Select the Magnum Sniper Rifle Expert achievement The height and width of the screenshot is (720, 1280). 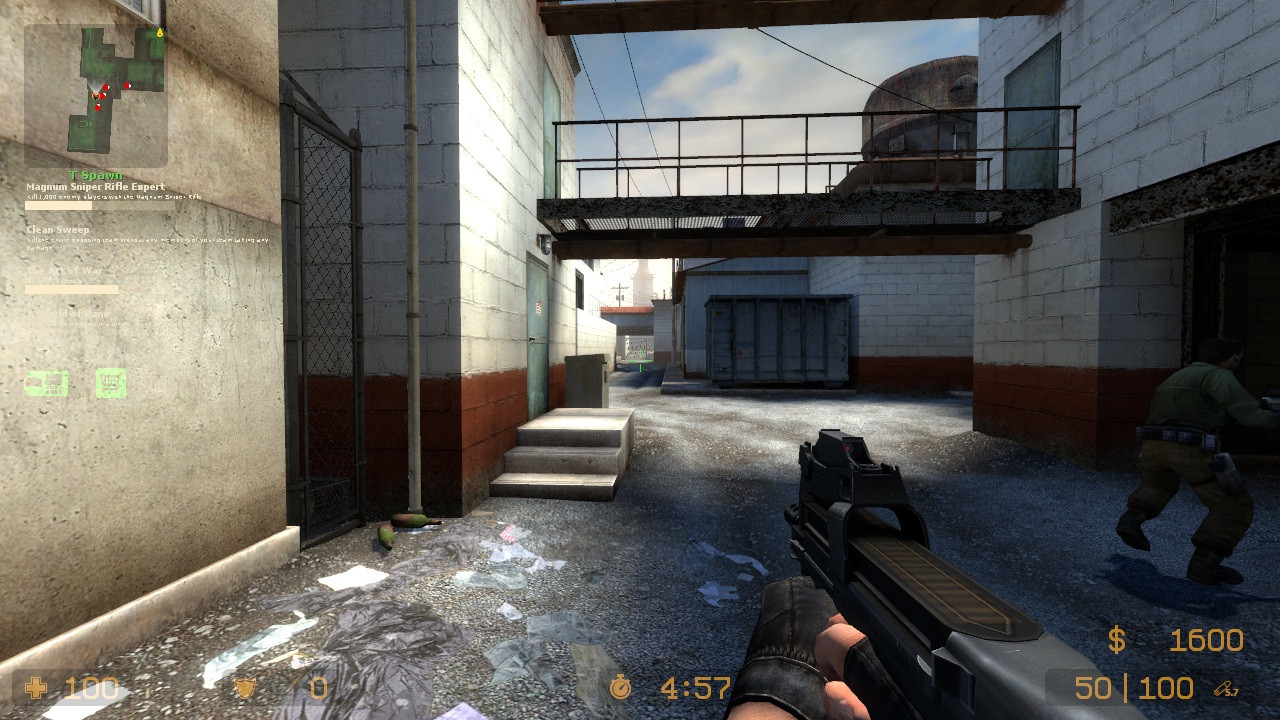pyautogui.click(x=96, y=187)
